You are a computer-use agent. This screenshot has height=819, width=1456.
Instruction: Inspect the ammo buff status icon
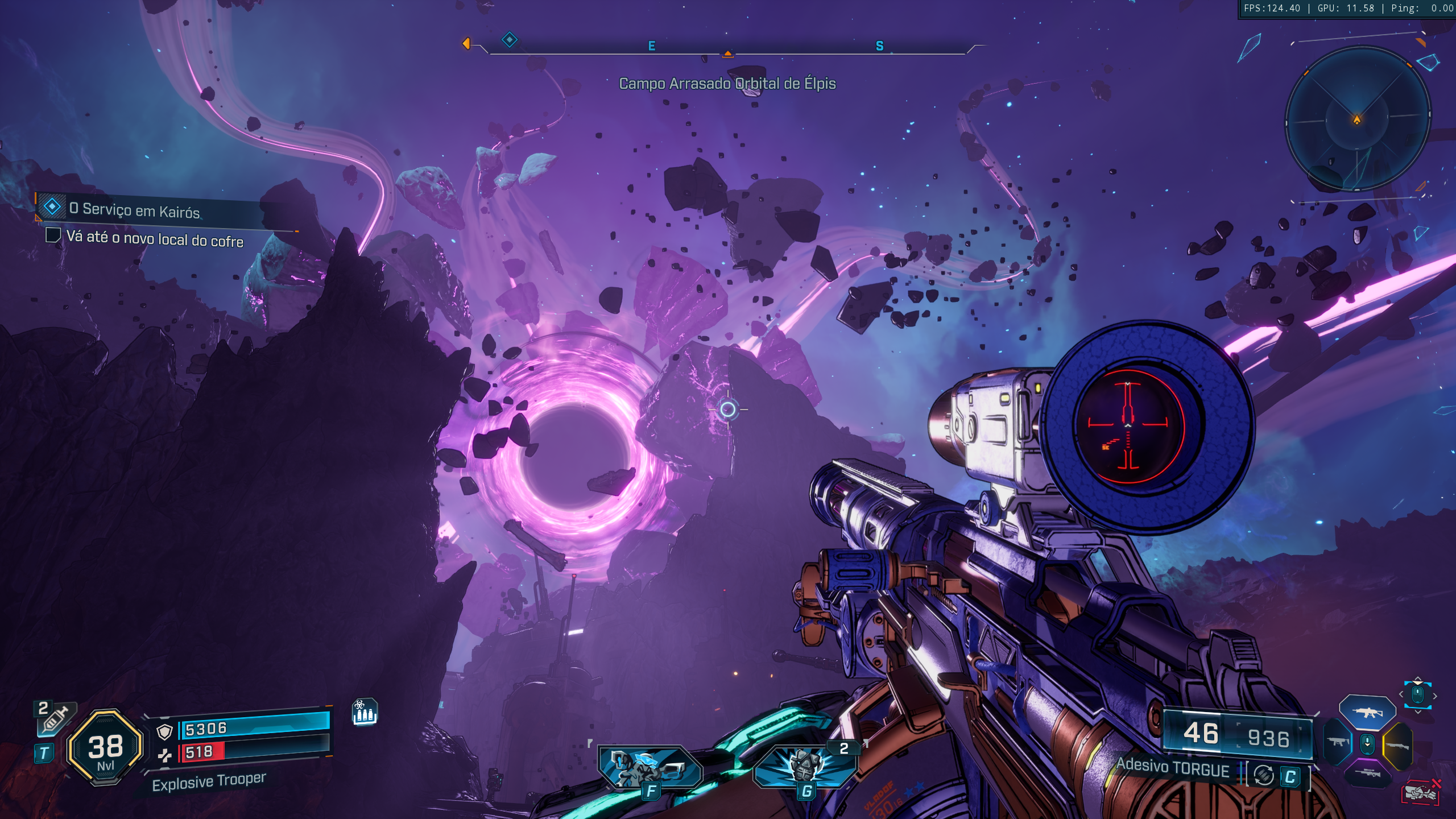click(x=365, y=712)
